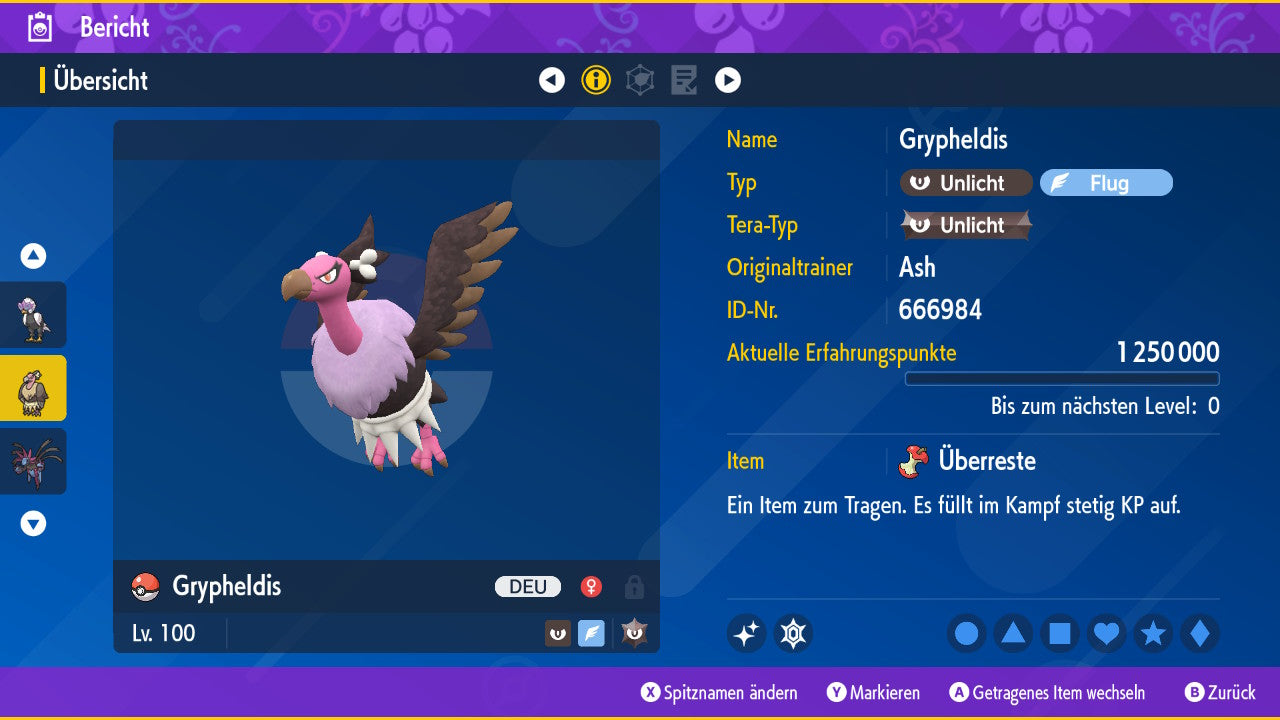Show the next Pokémon with down arrow
The height and width of the screenshot is (720, 1280).
coord(33,523)
